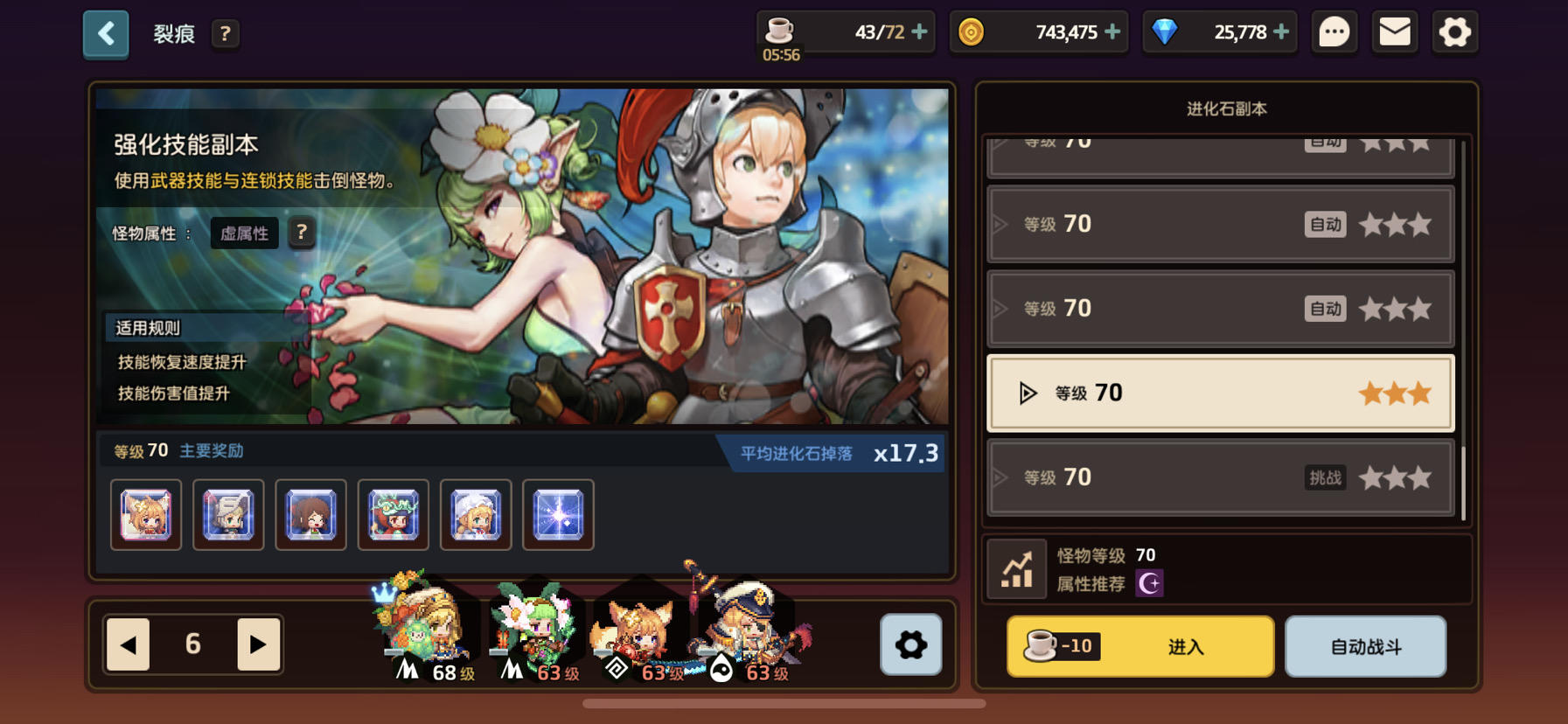Viewport: 1568px width, 724px height.
Task: Open the mail inbox icon
Action: [1394, 31]
